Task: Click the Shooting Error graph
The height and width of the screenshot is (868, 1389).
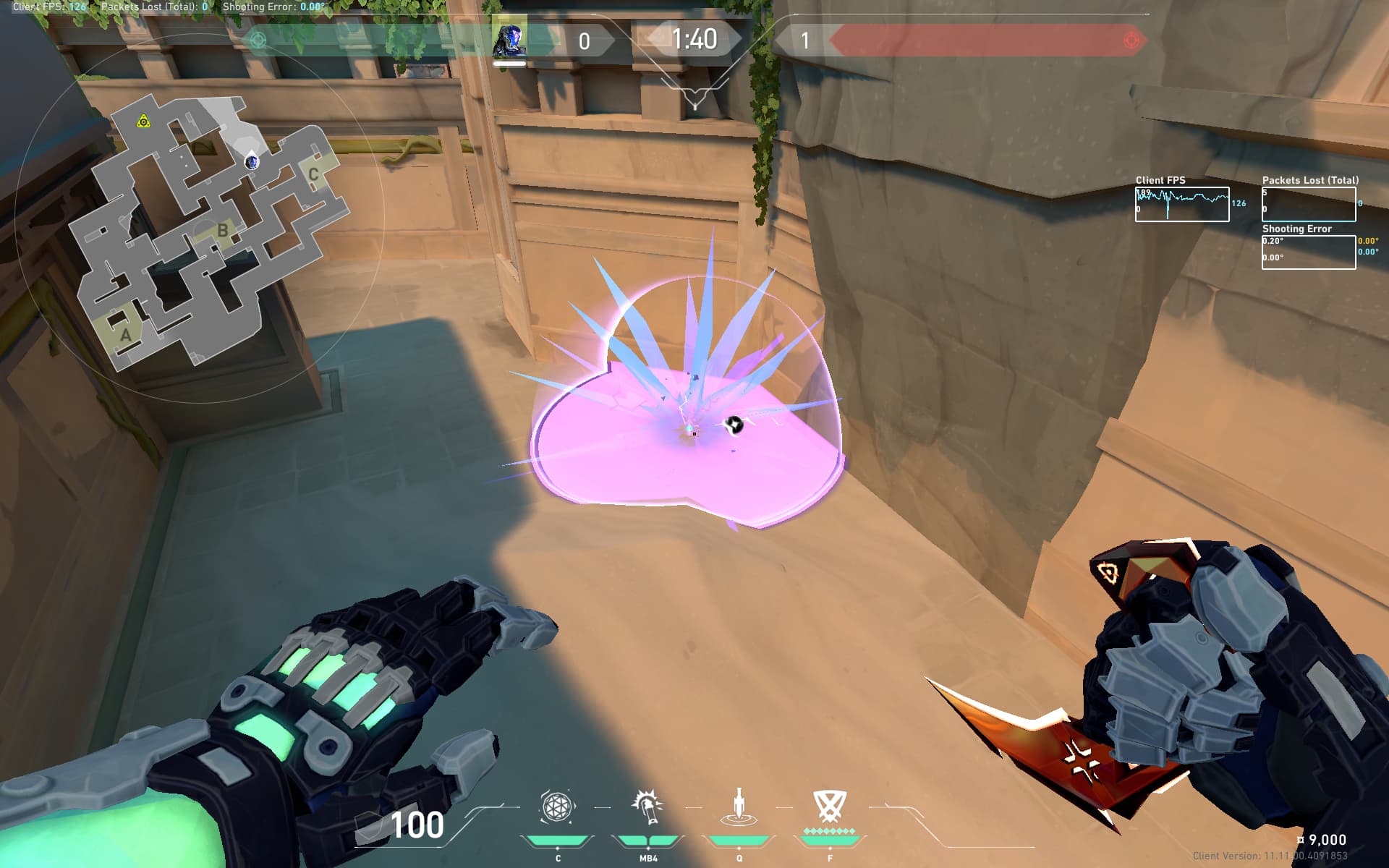Action: [1308, 252]
